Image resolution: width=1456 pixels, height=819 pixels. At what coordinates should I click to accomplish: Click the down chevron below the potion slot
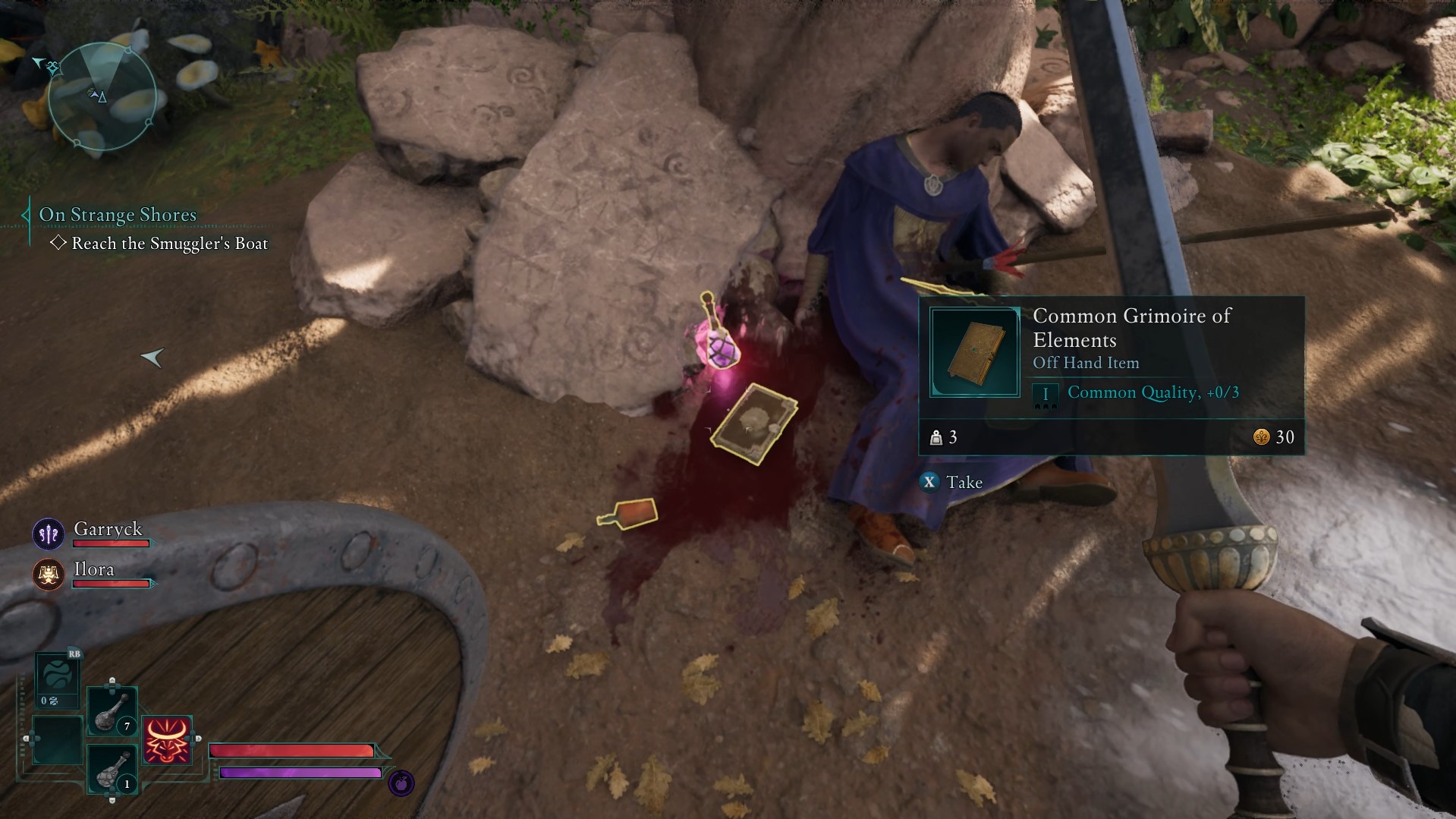112,800
